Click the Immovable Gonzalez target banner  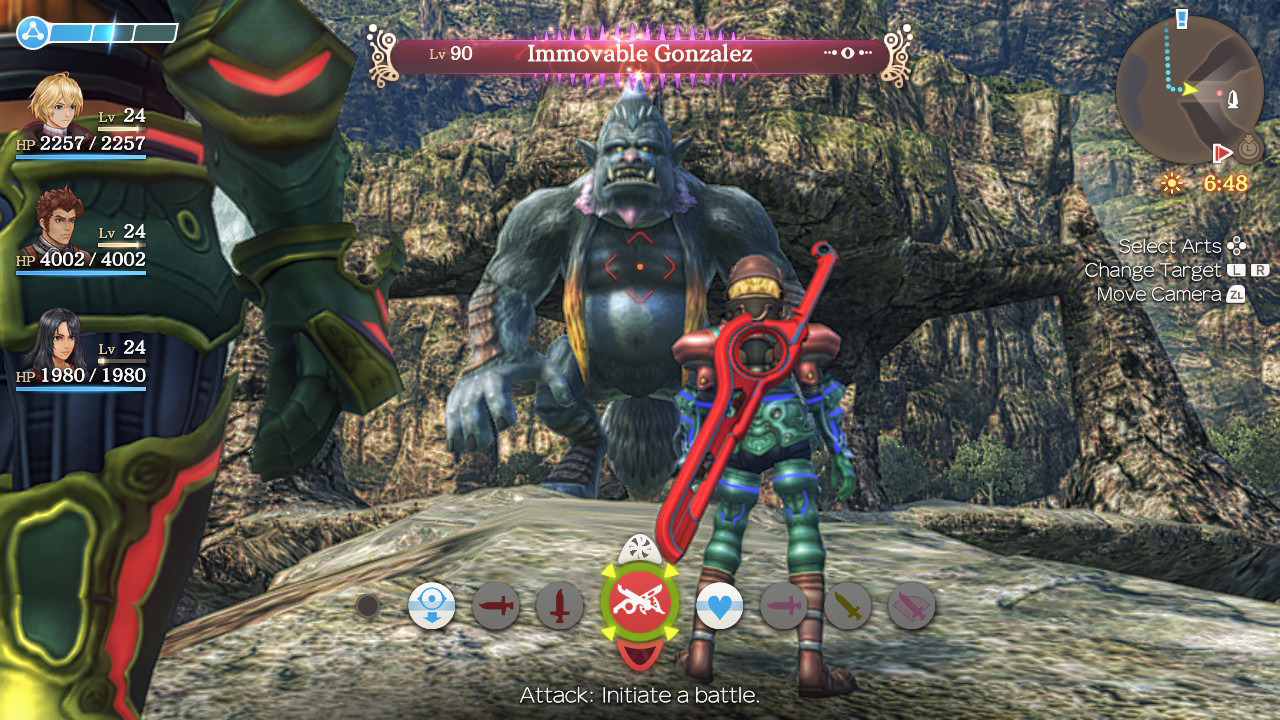click(640, 54)
